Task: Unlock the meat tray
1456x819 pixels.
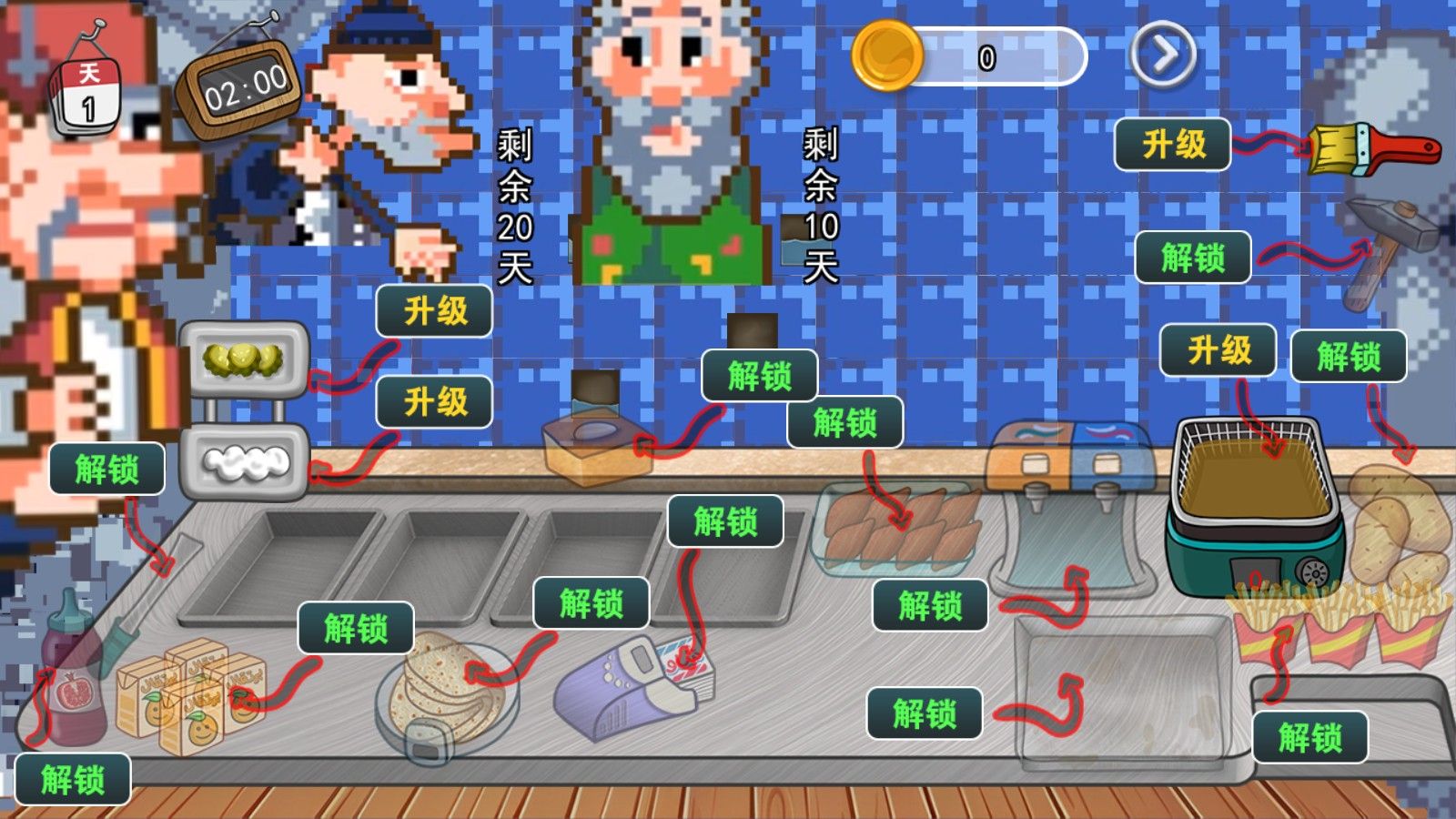Action: tap(844, 423)
